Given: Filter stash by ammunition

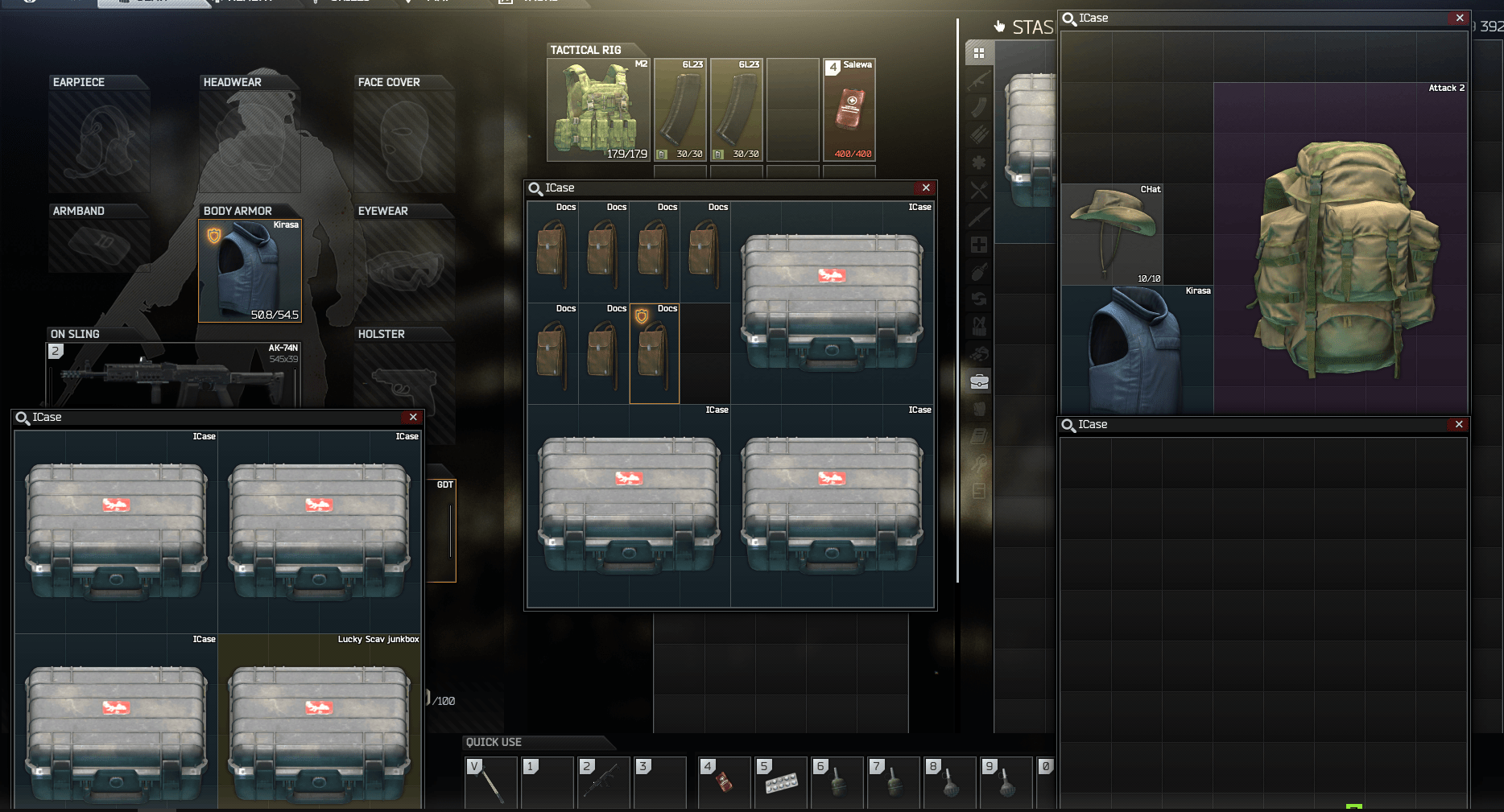Looking at the screenshot, I should click(979, 135).
